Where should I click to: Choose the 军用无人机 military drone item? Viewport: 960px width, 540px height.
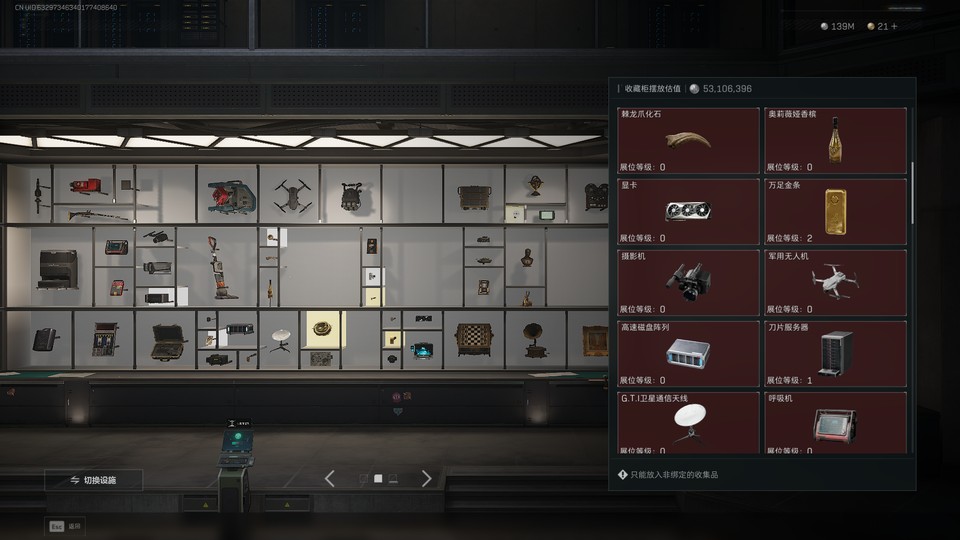click(835, 283)
